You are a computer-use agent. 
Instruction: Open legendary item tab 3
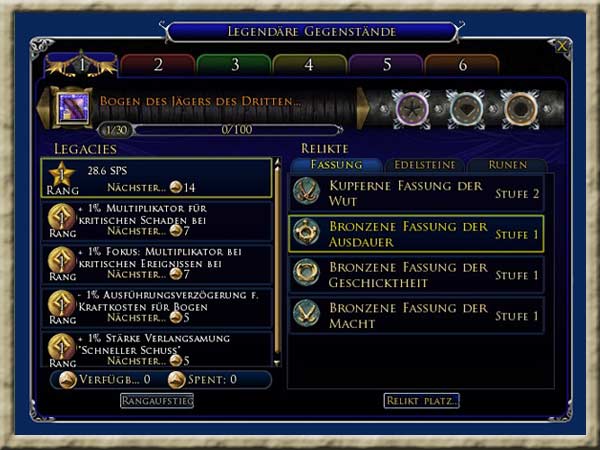234,65
